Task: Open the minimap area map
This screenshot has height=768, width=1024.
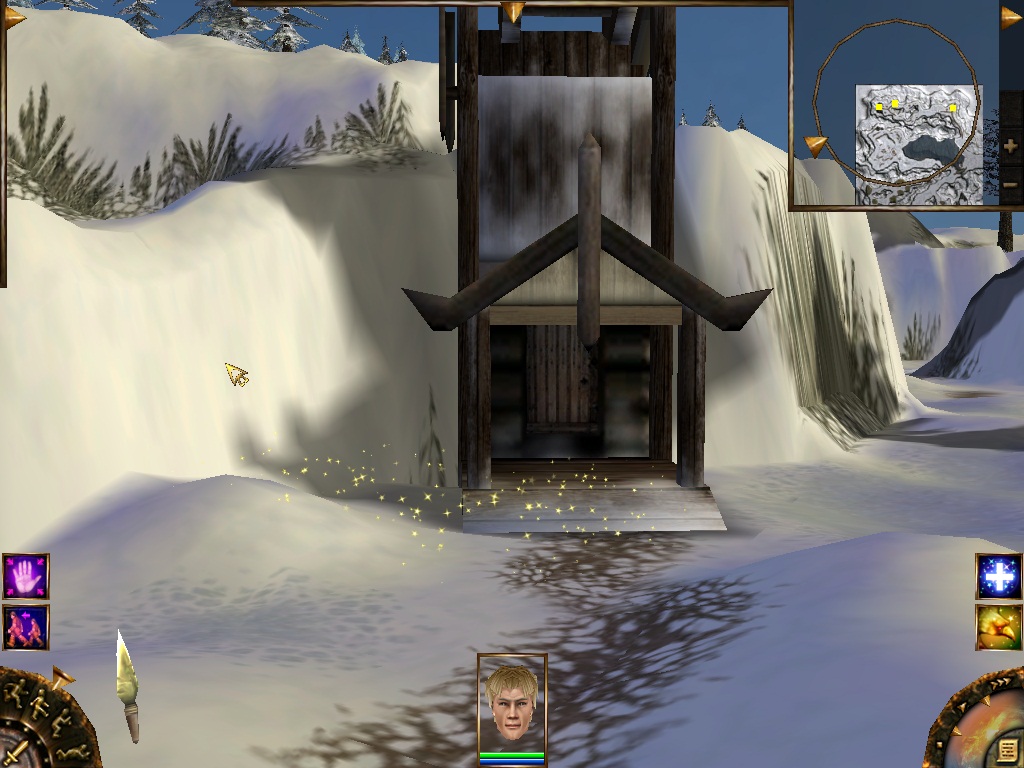Action: pos(918,144)
